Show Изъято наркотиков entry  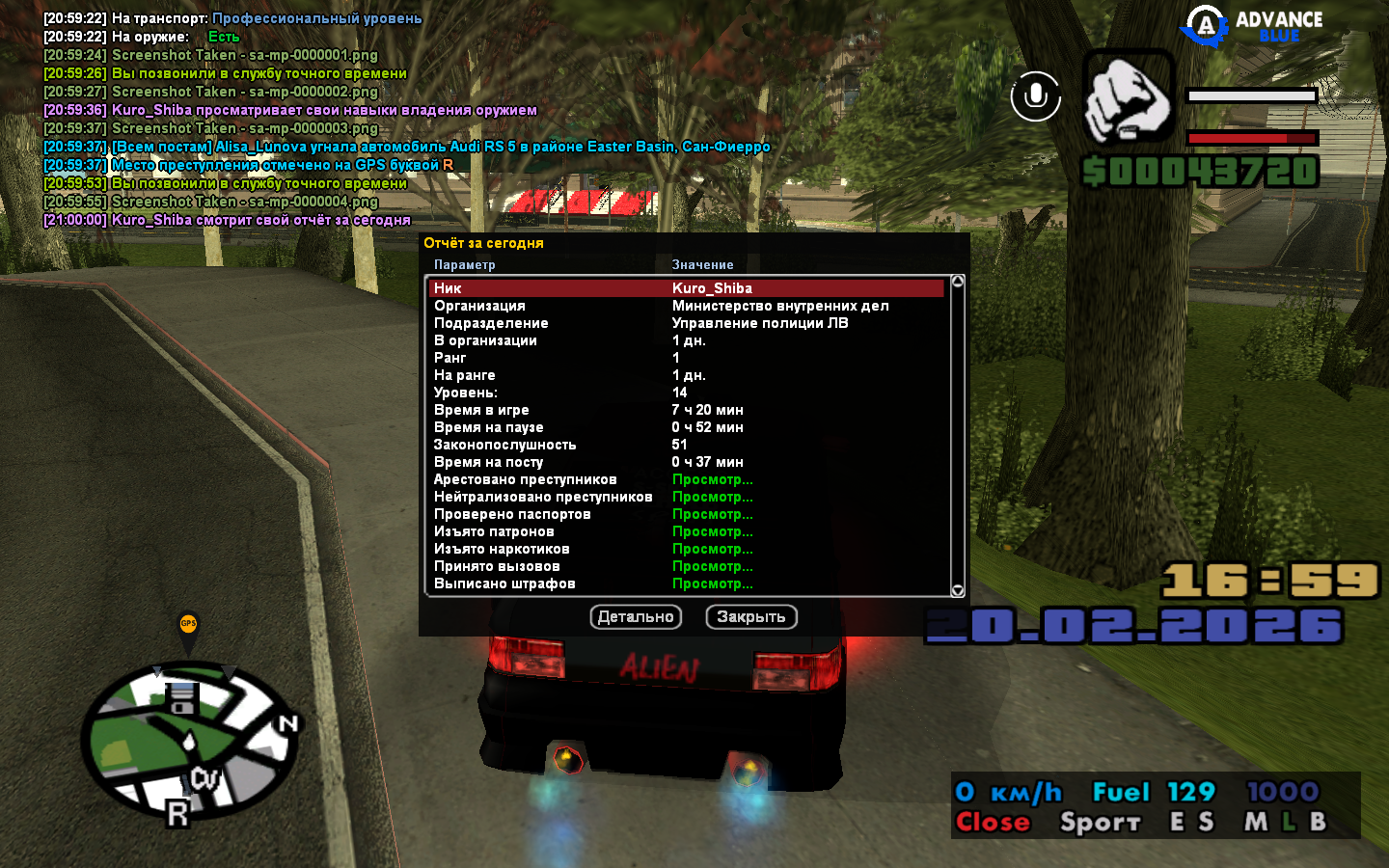[712, 549]
